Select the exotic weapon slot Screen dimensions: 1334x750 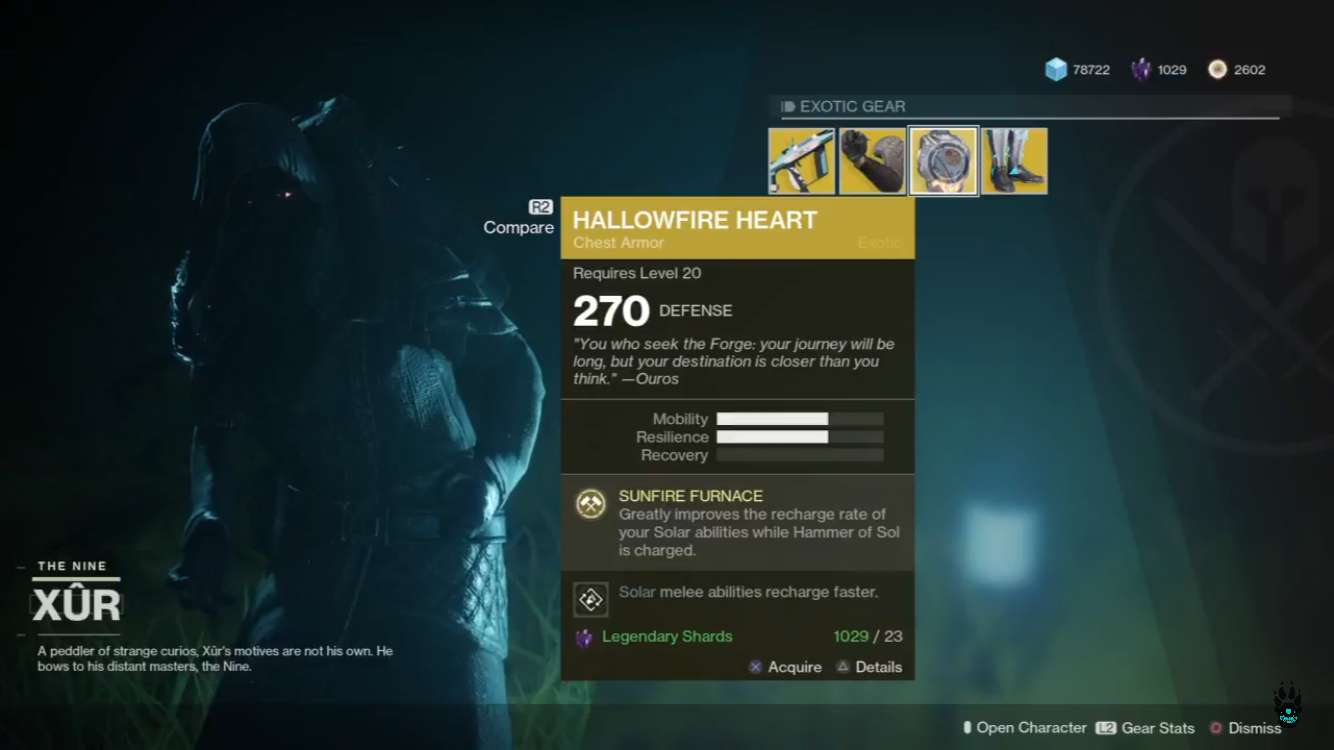point(801,161)
